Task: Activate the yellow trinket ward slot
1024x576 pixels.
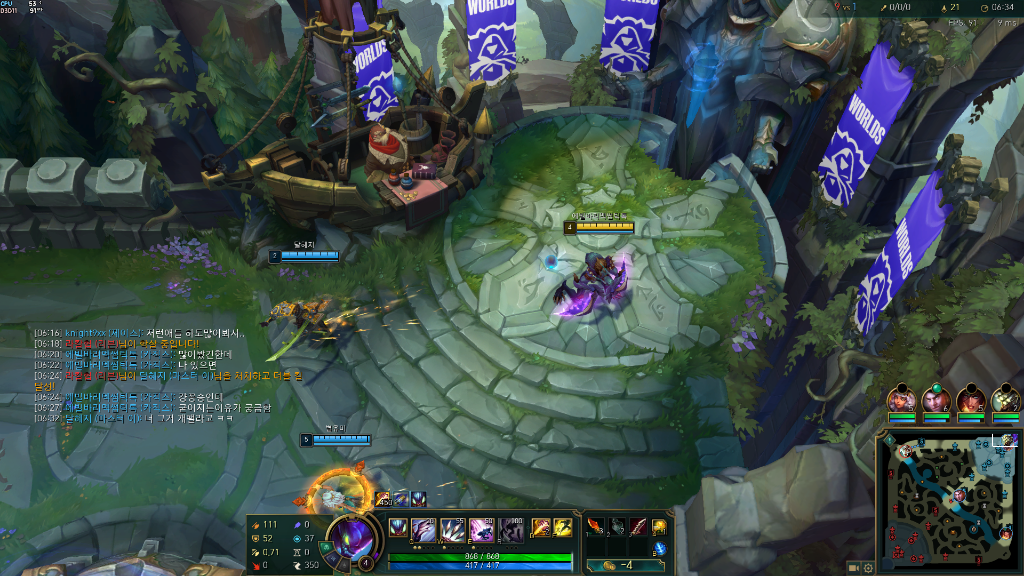Action: [660, 526]
